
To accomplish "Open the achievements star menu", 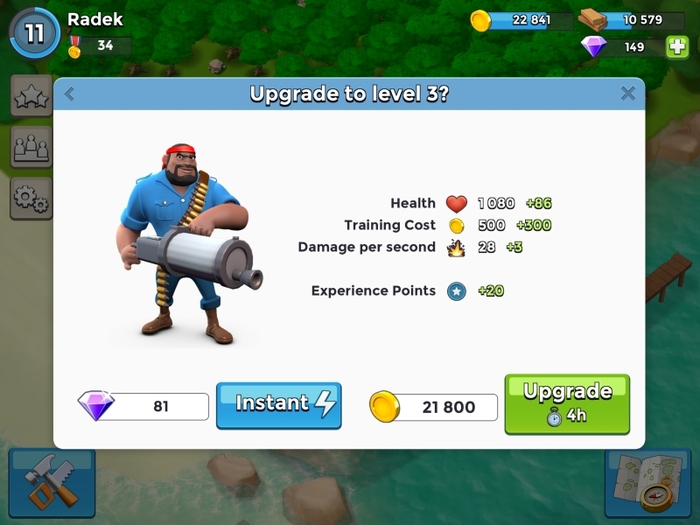I will pyautogui.click(x=31, y=96).
